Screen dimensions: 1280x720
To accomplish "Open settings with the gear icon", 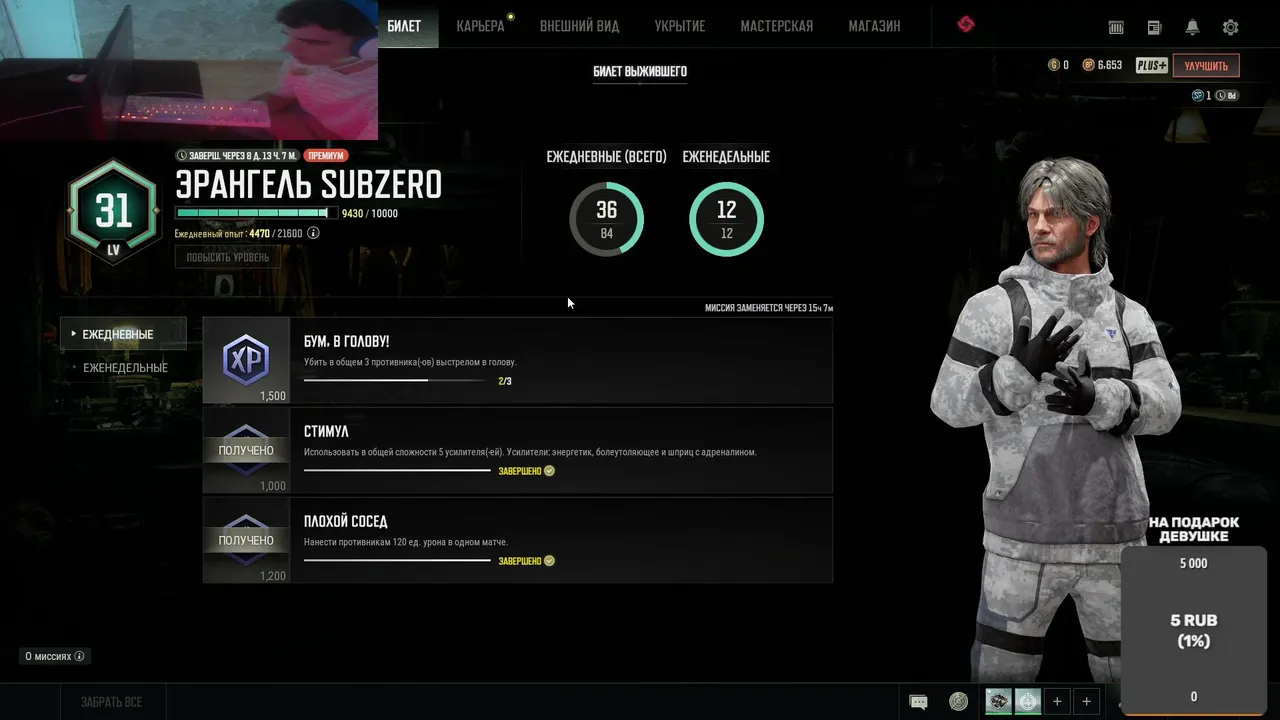I will pyautogui.click(x=1230, y=28).
